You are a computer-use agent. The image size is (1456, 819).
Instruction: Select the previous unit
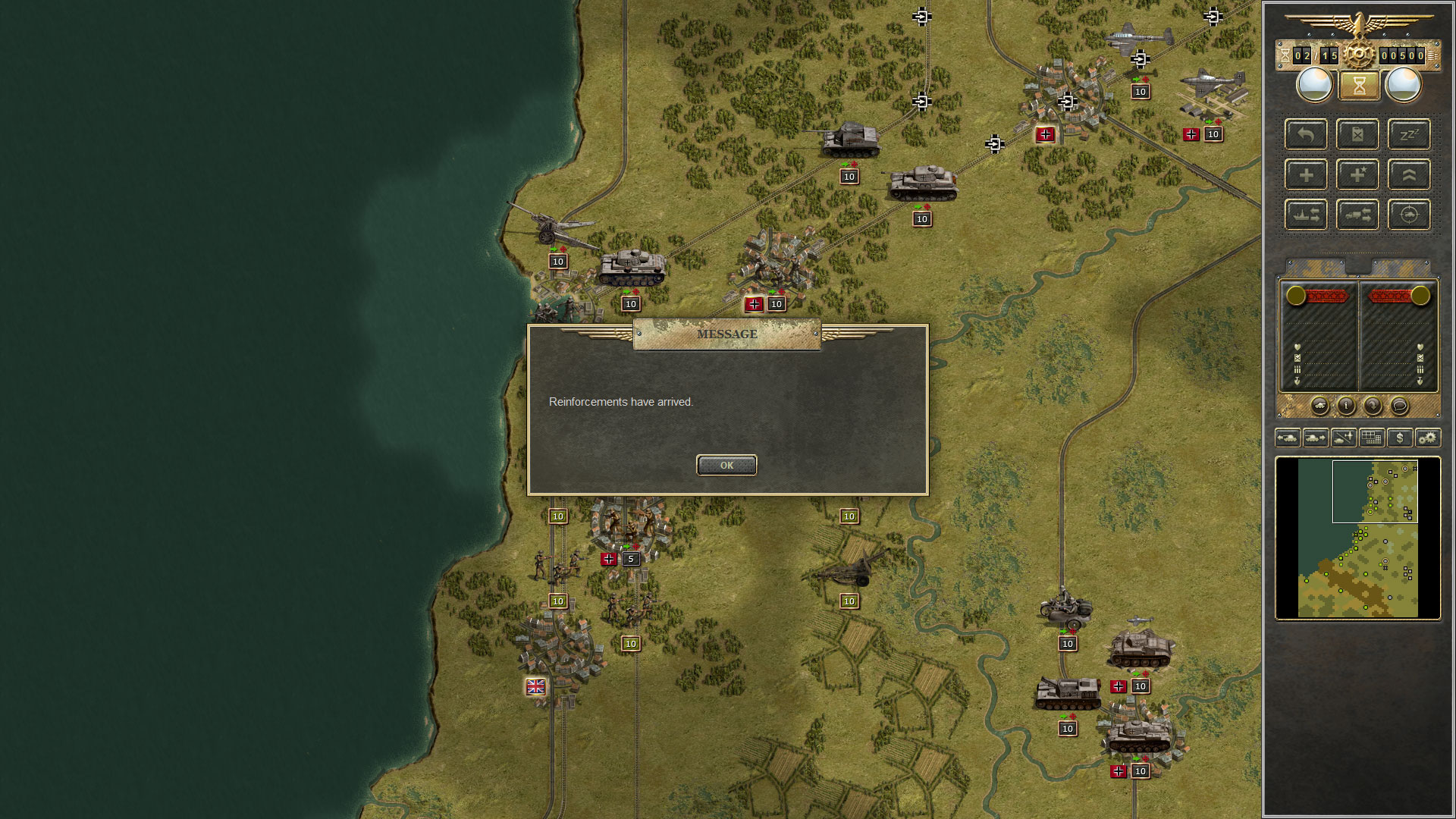tap(1289, 438)
